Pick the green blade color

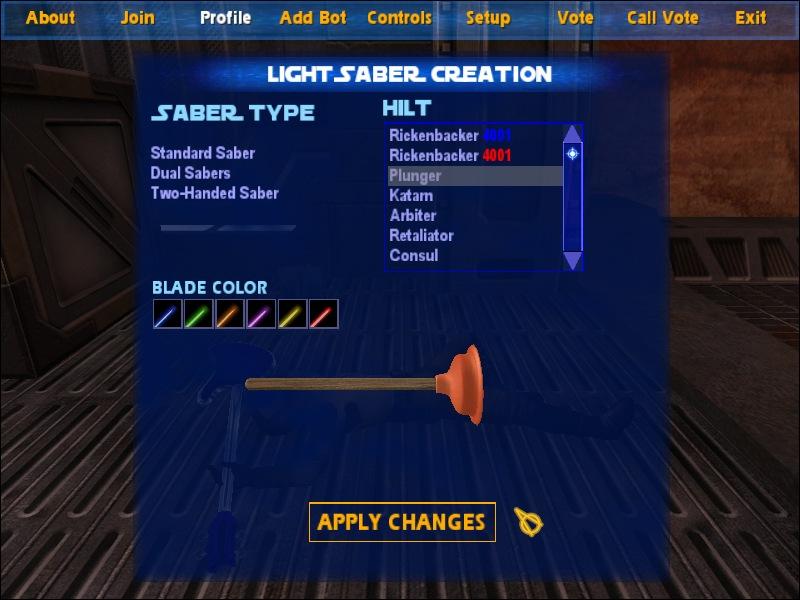198,315
